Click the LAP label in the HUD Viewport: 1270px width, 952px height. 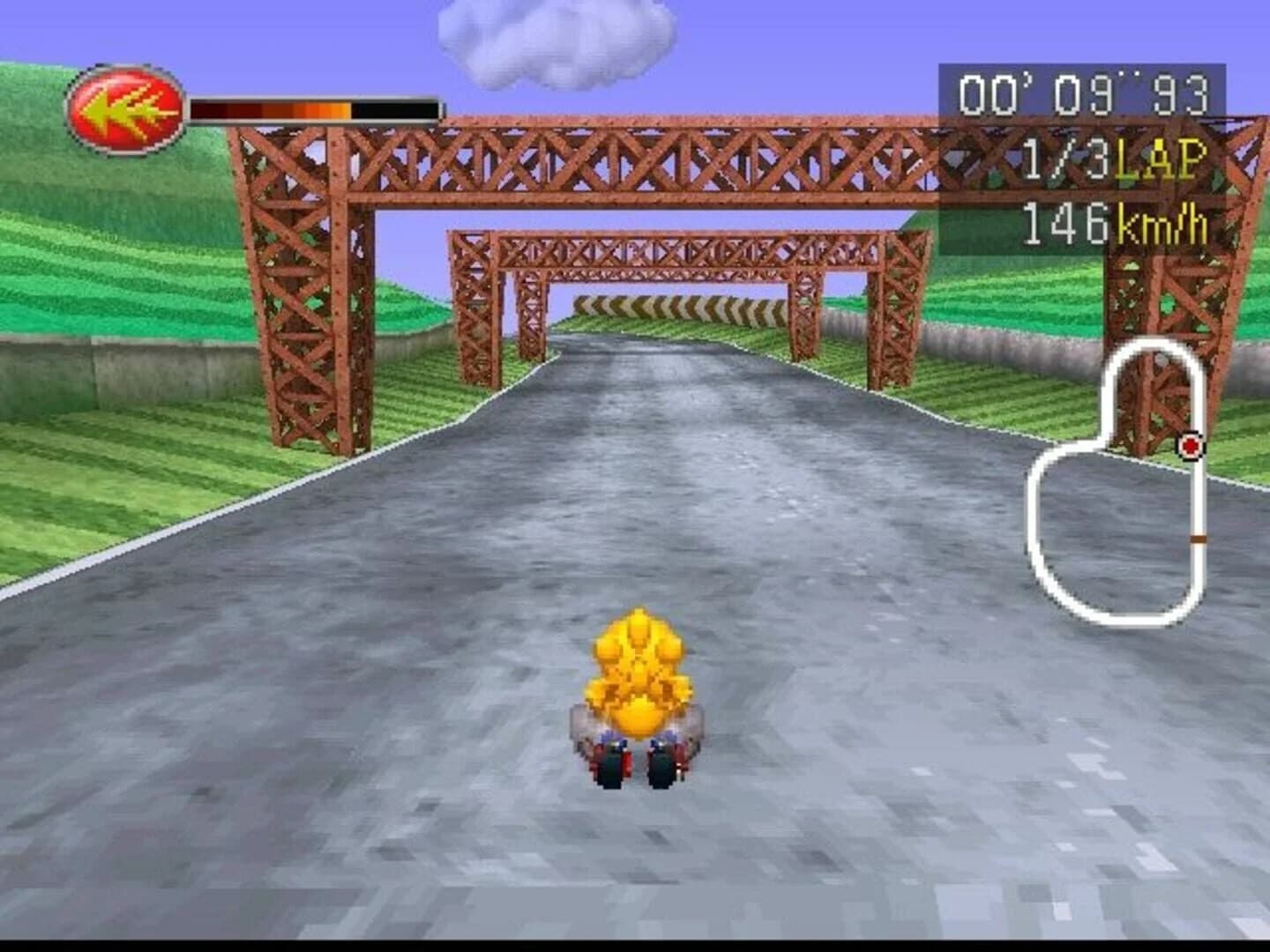(1160, 159)
